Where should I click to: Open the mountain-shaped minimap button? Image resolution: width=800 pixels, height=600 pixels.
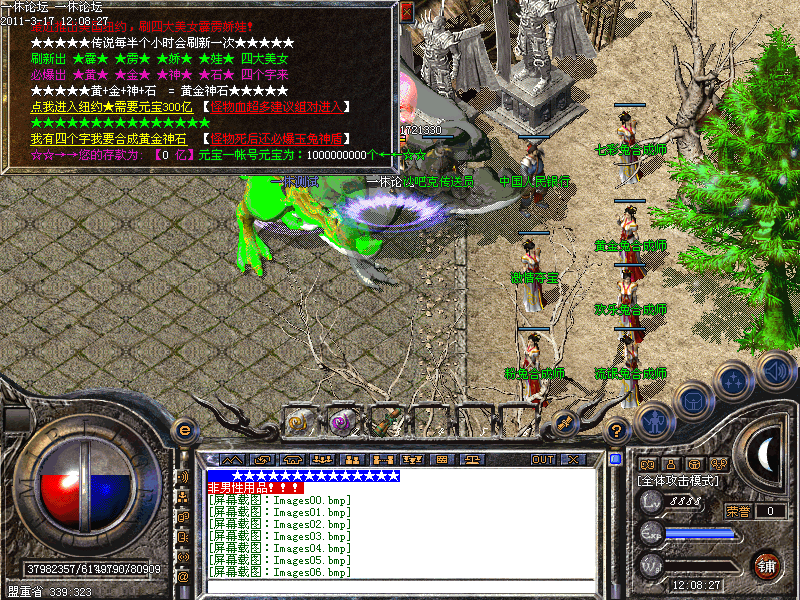pos(232,459)
